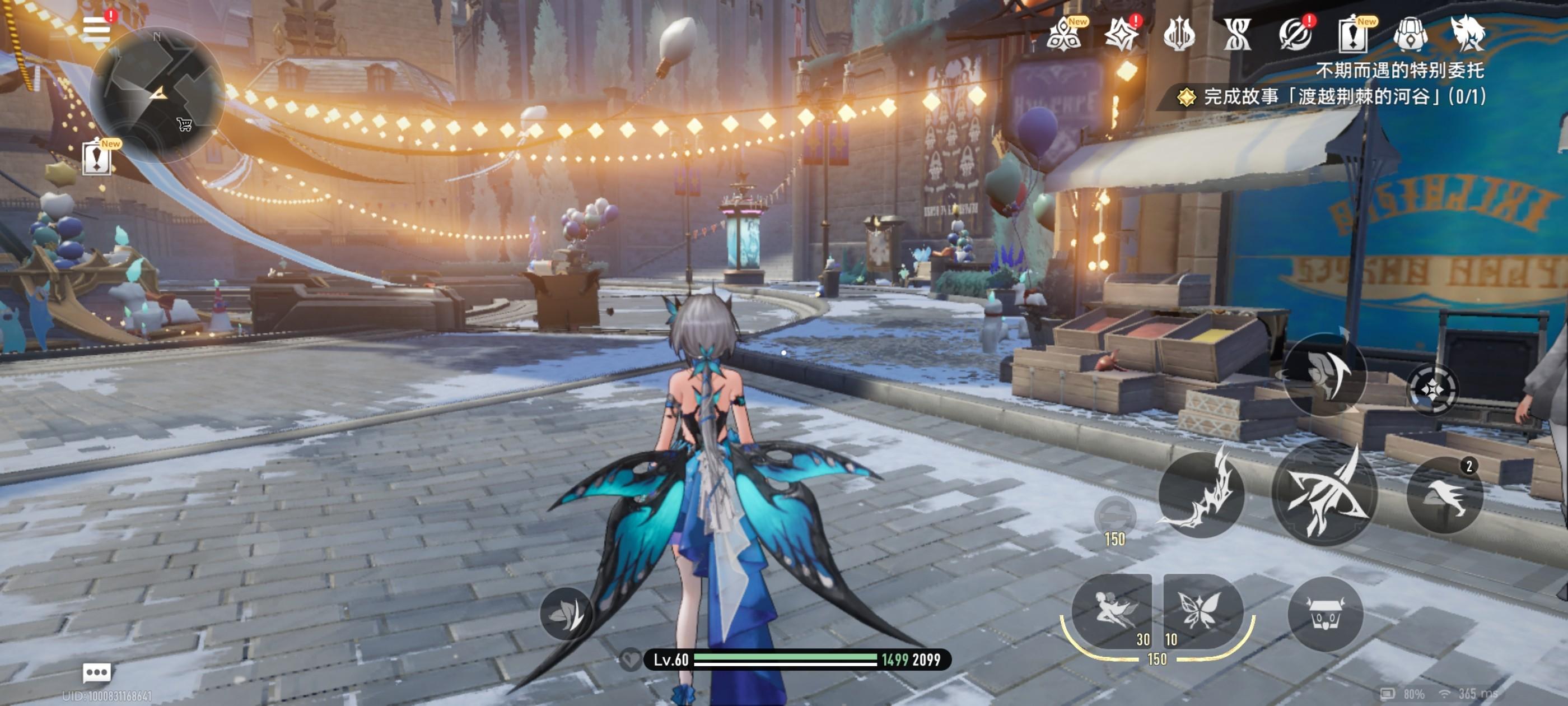Activate the fairy ability costing 30

[x=1111, y=610]
